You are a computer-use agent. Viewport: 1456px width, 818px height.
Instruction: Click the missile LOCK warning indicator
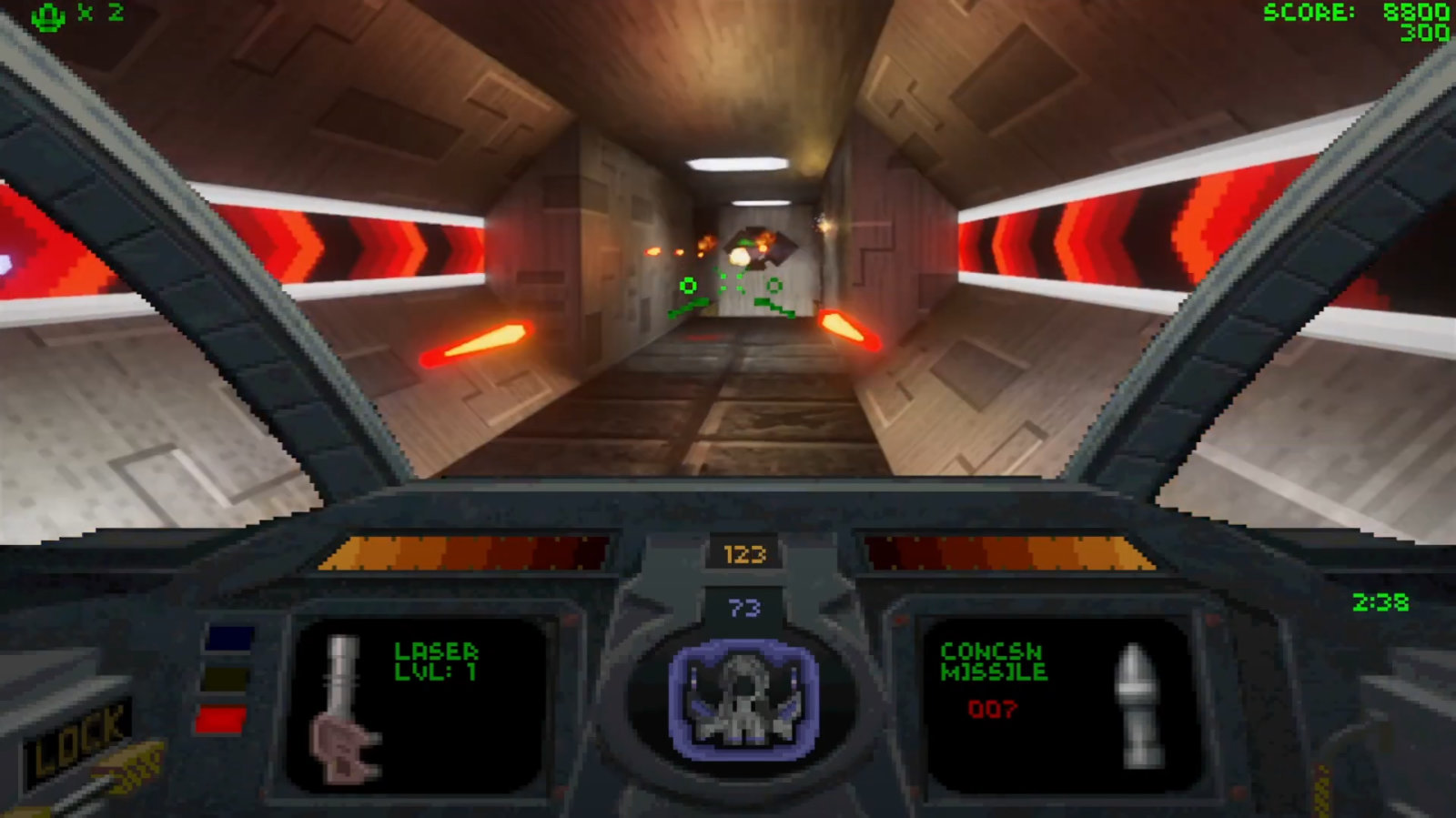coord(78,740)
